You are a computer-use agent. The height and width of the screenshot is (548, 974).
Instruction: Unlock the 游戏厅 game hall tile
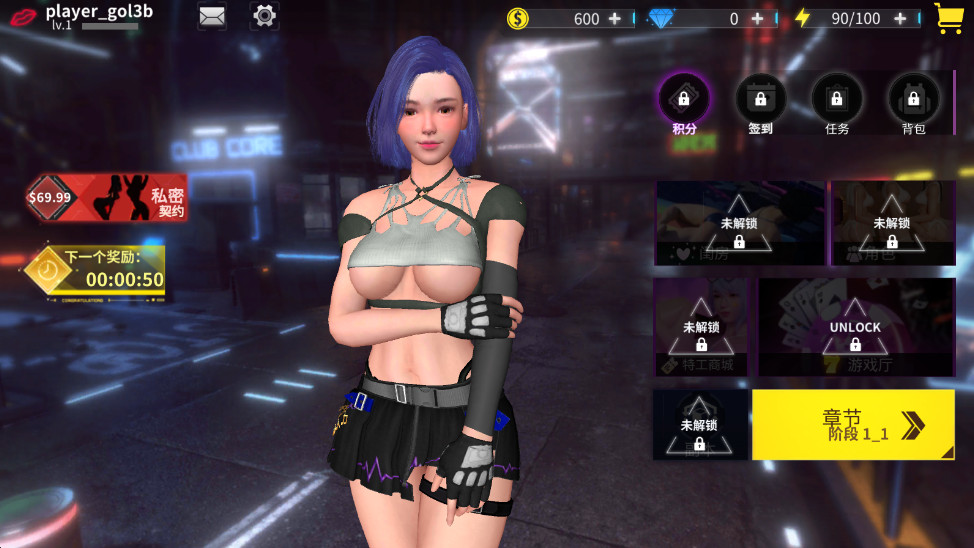point(855,327)
